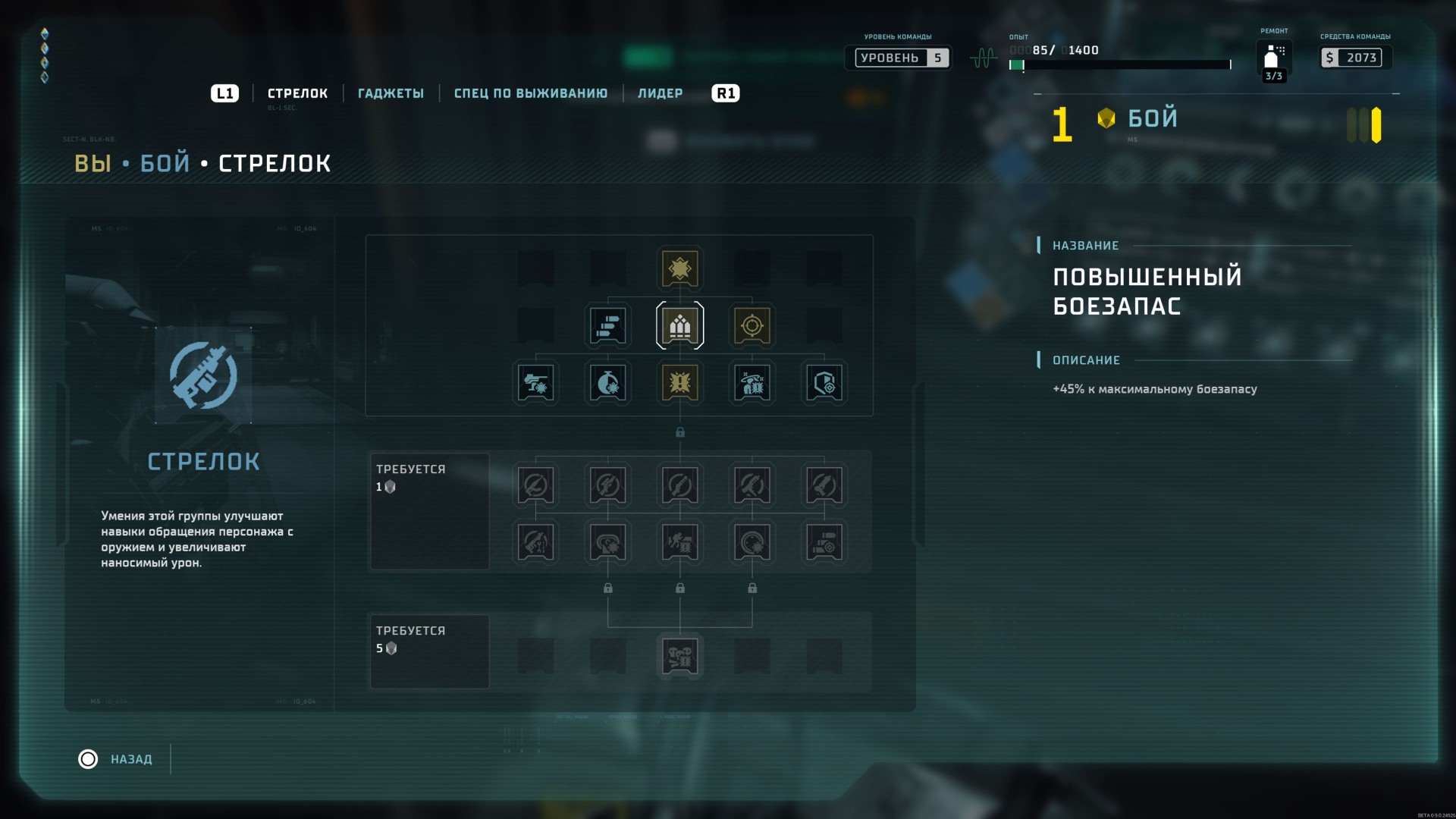Open the weapon wrench repair skill
The height and width of the screenshot is (819, 1456).
pos(536,542)
